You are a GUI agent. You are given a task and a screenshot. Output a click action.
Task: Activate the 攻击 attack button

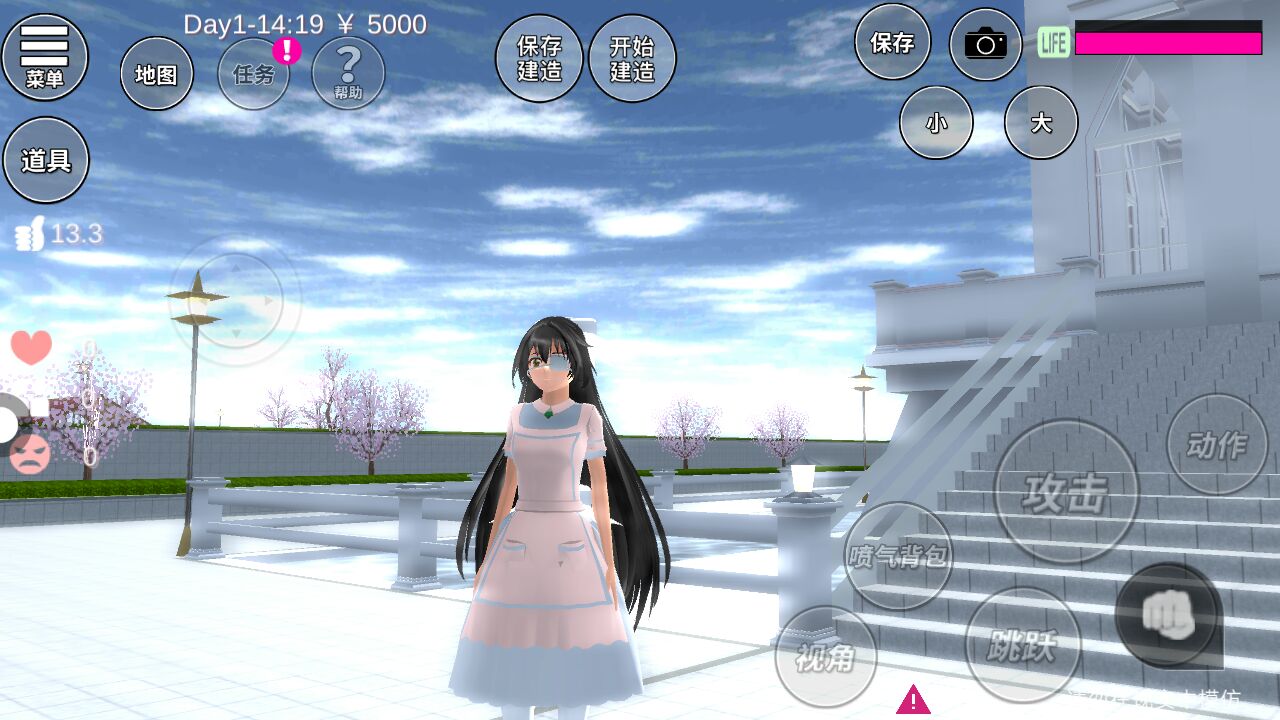pos(1066,491)
